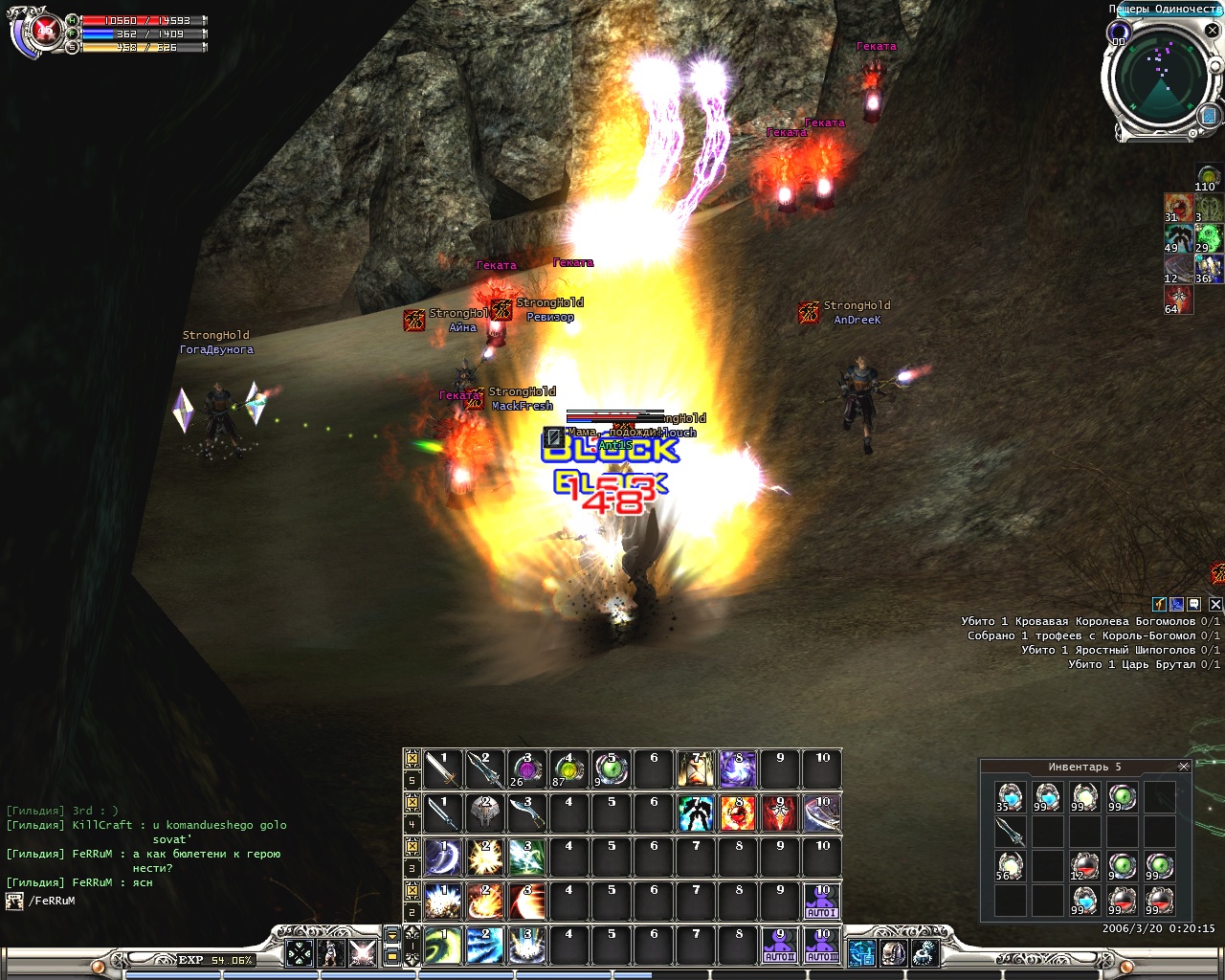
Task: Activate the AUTO I hotbar slot
Action: pyautogui.click(x=821, y=902)
